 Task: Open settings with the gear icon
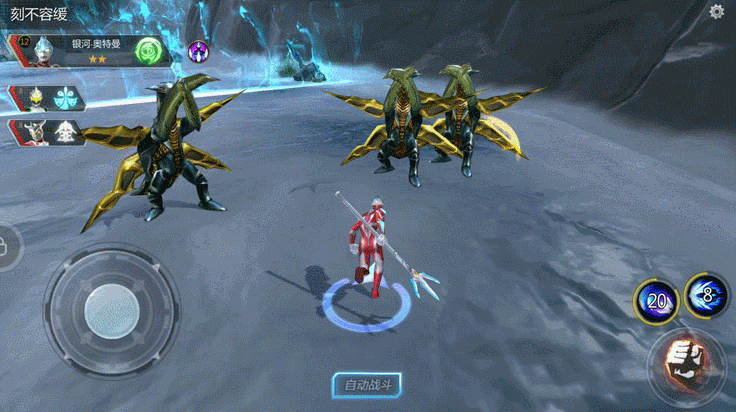(716, 12)
